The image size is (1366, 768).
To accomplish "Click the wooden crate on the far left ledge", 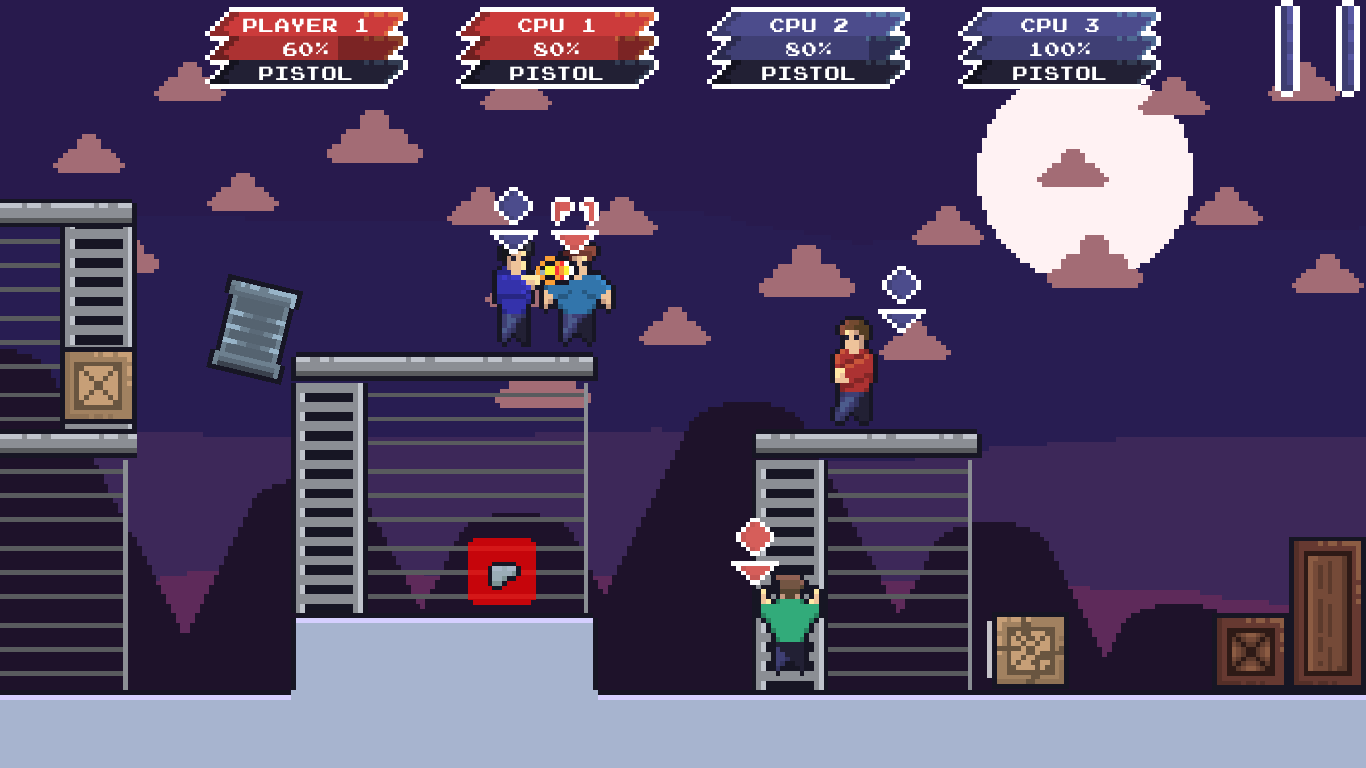I will pyautogui.click(x=97, y=384).
